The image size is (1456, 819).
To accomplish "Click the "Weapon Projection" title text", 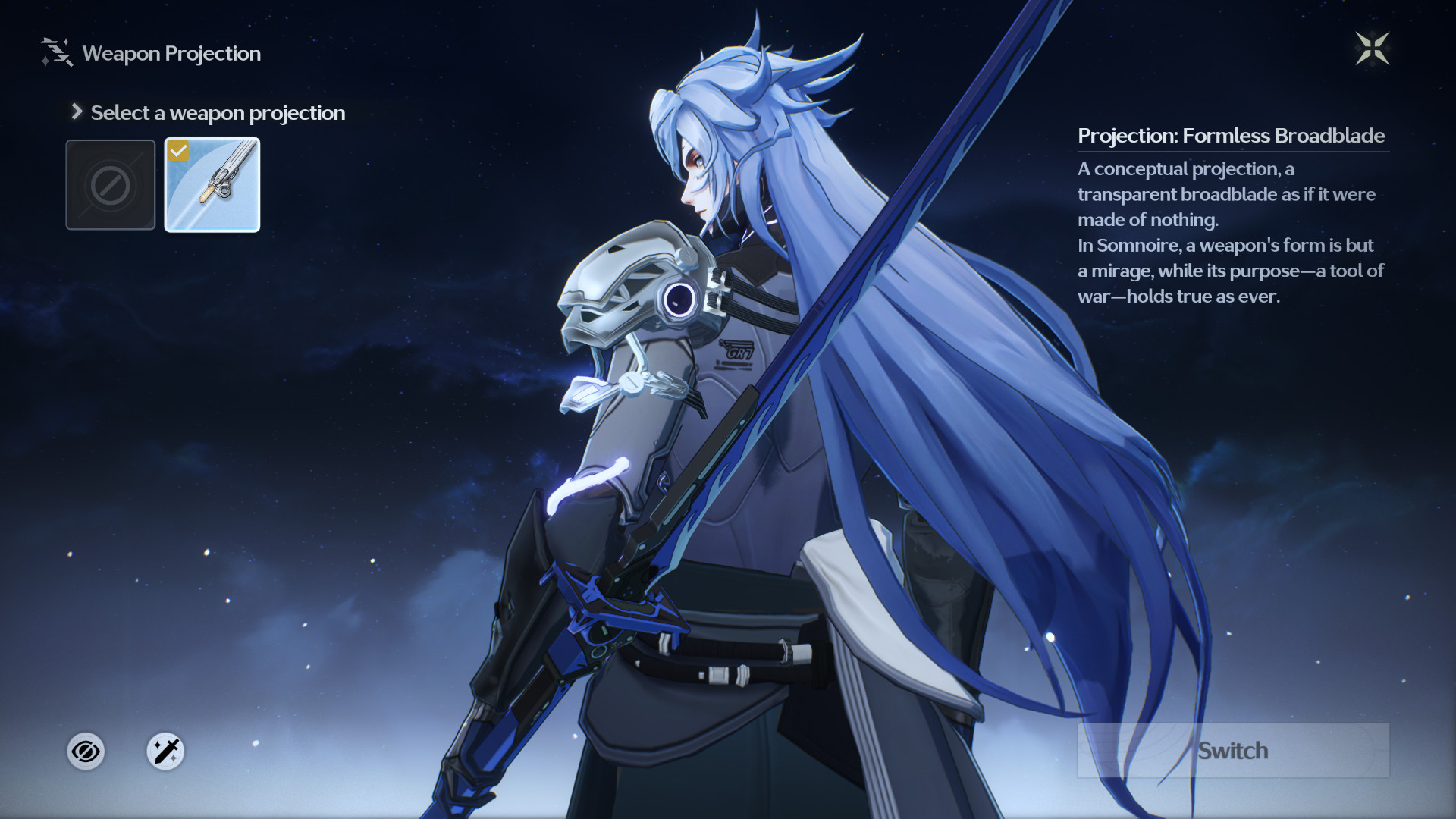I will coord(171,53).
